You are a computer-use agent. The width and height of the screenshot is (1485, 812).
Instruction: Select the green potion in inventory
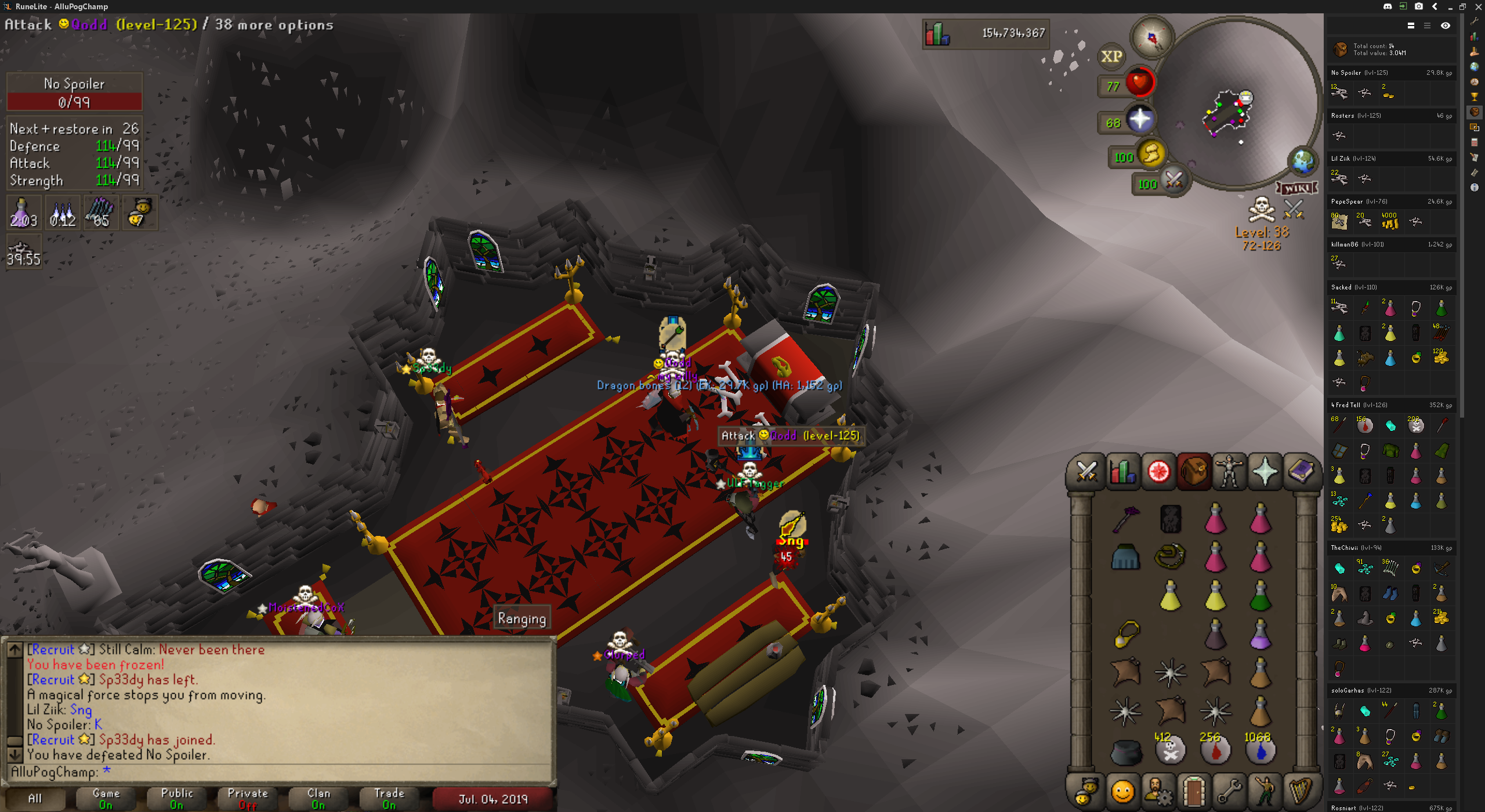tap(1261, 596)
